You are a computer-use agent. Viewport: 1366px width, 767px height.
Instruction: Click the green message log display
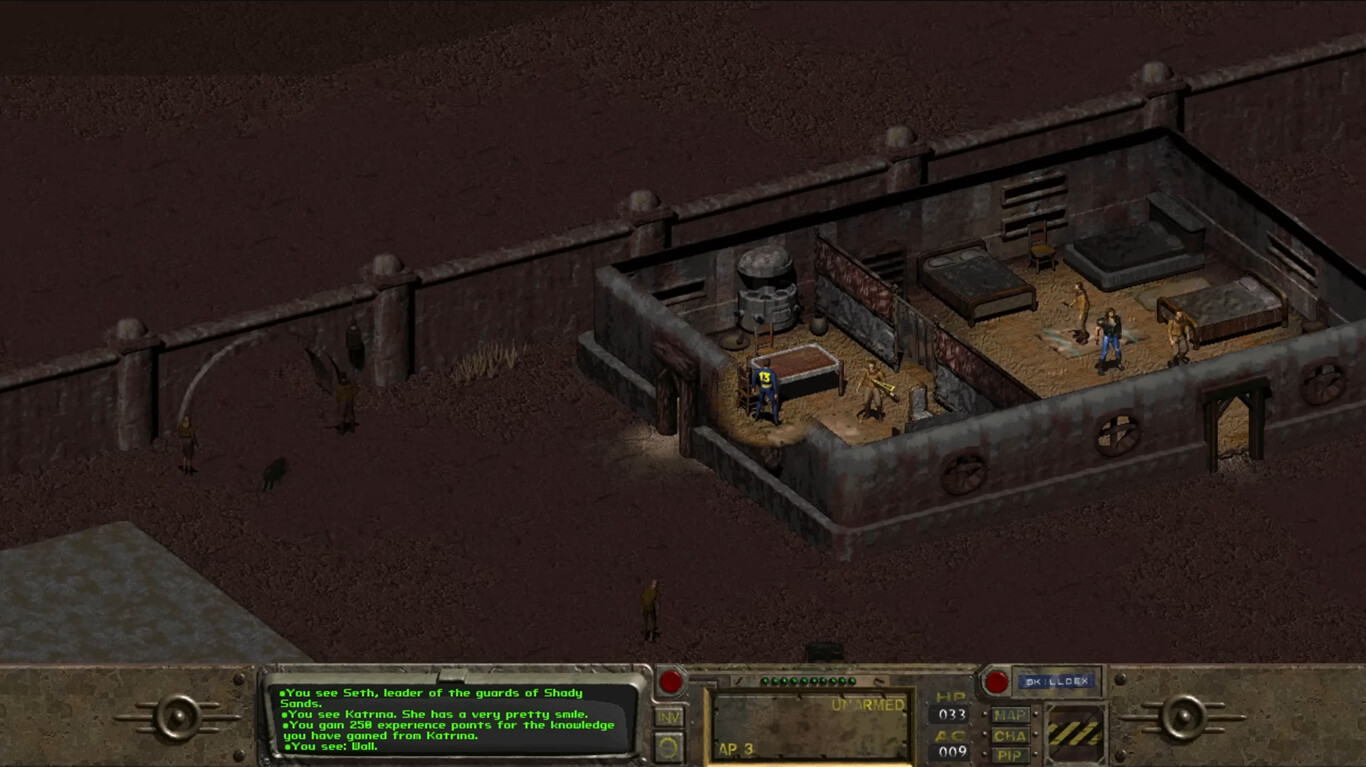coord(450,718)
